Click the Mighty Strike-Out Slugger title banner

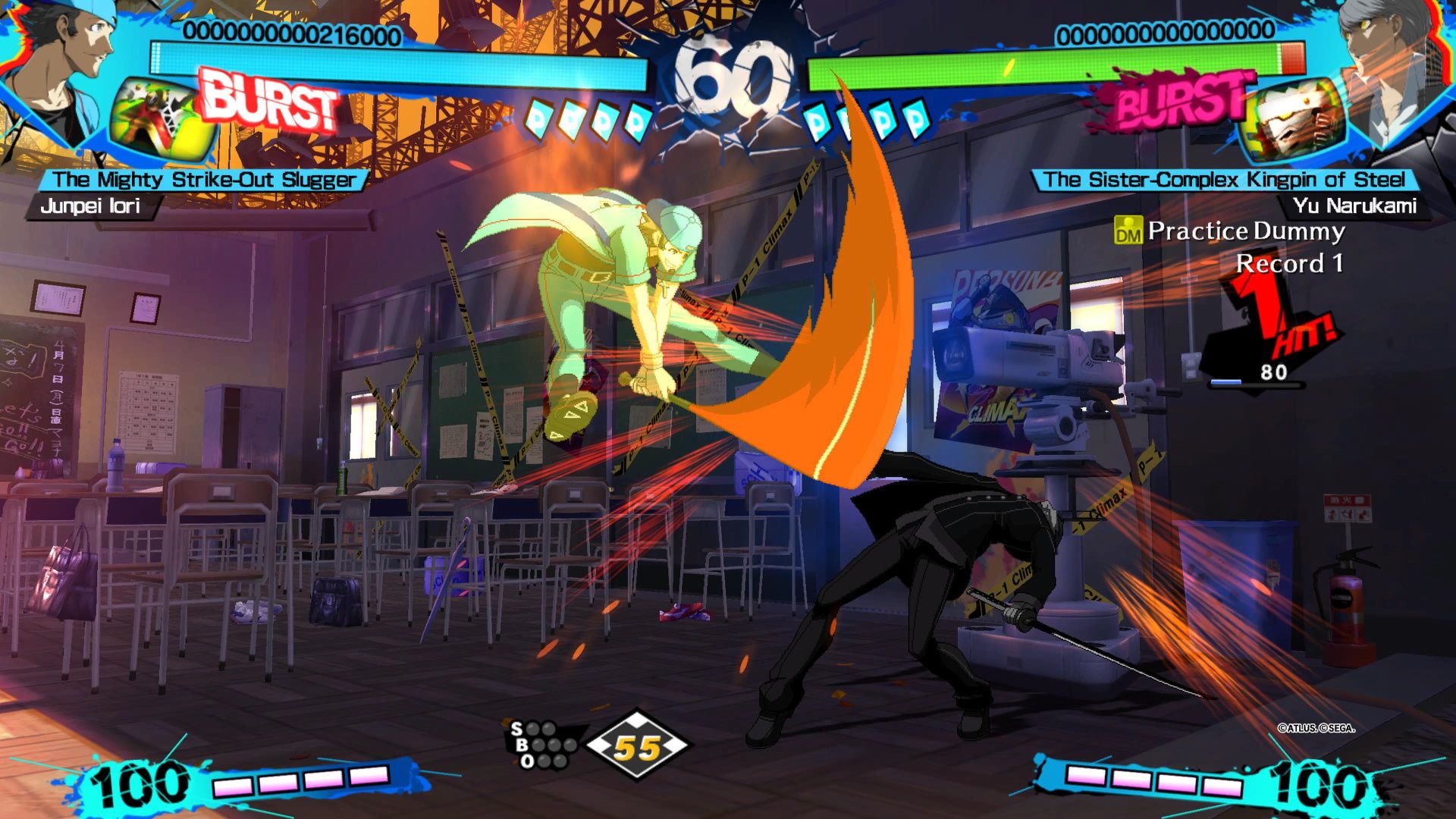(203, 180)
